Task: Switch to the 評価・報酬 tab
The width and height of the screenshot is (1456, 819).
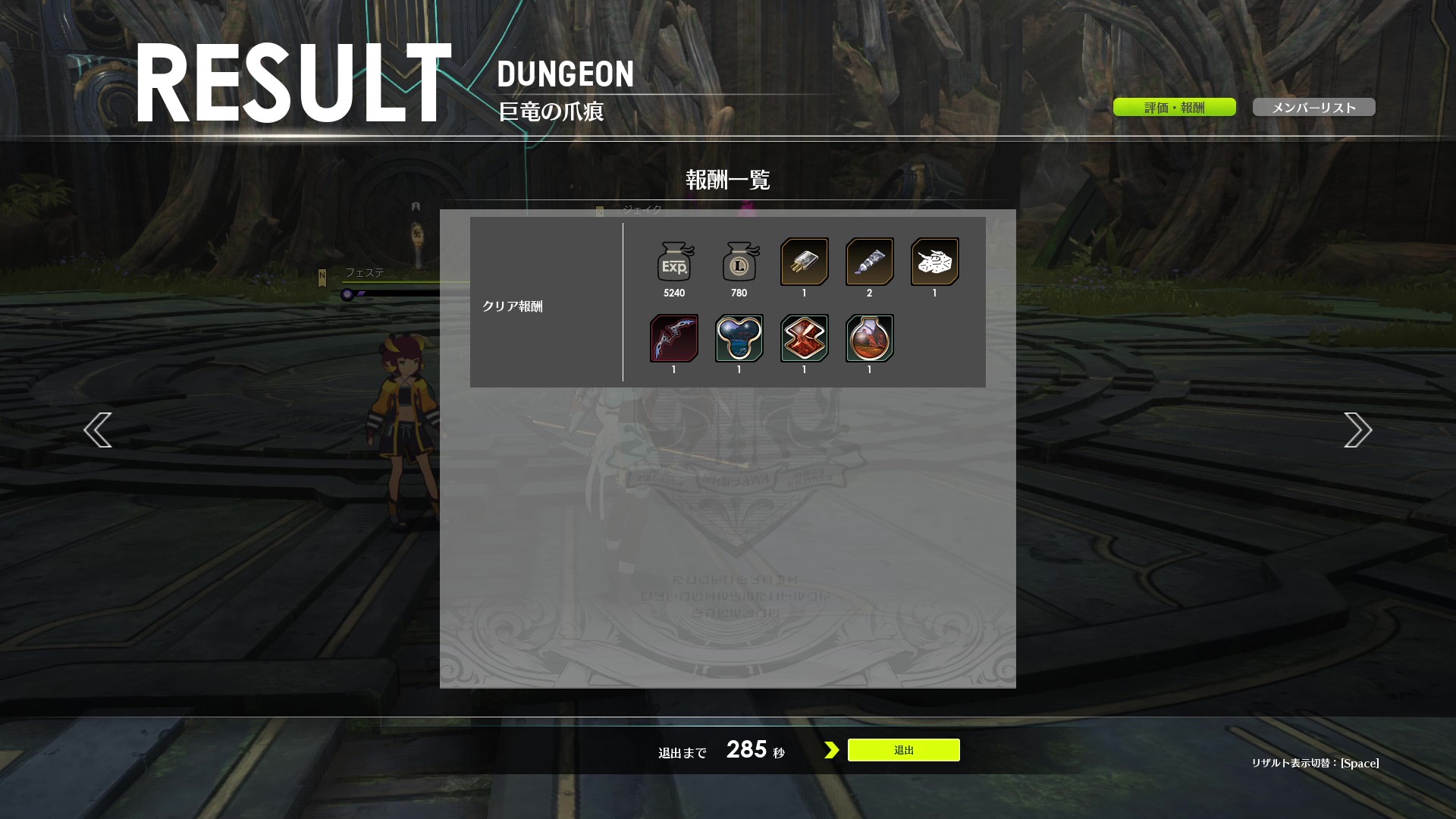Action: (x=1174, y=108)
